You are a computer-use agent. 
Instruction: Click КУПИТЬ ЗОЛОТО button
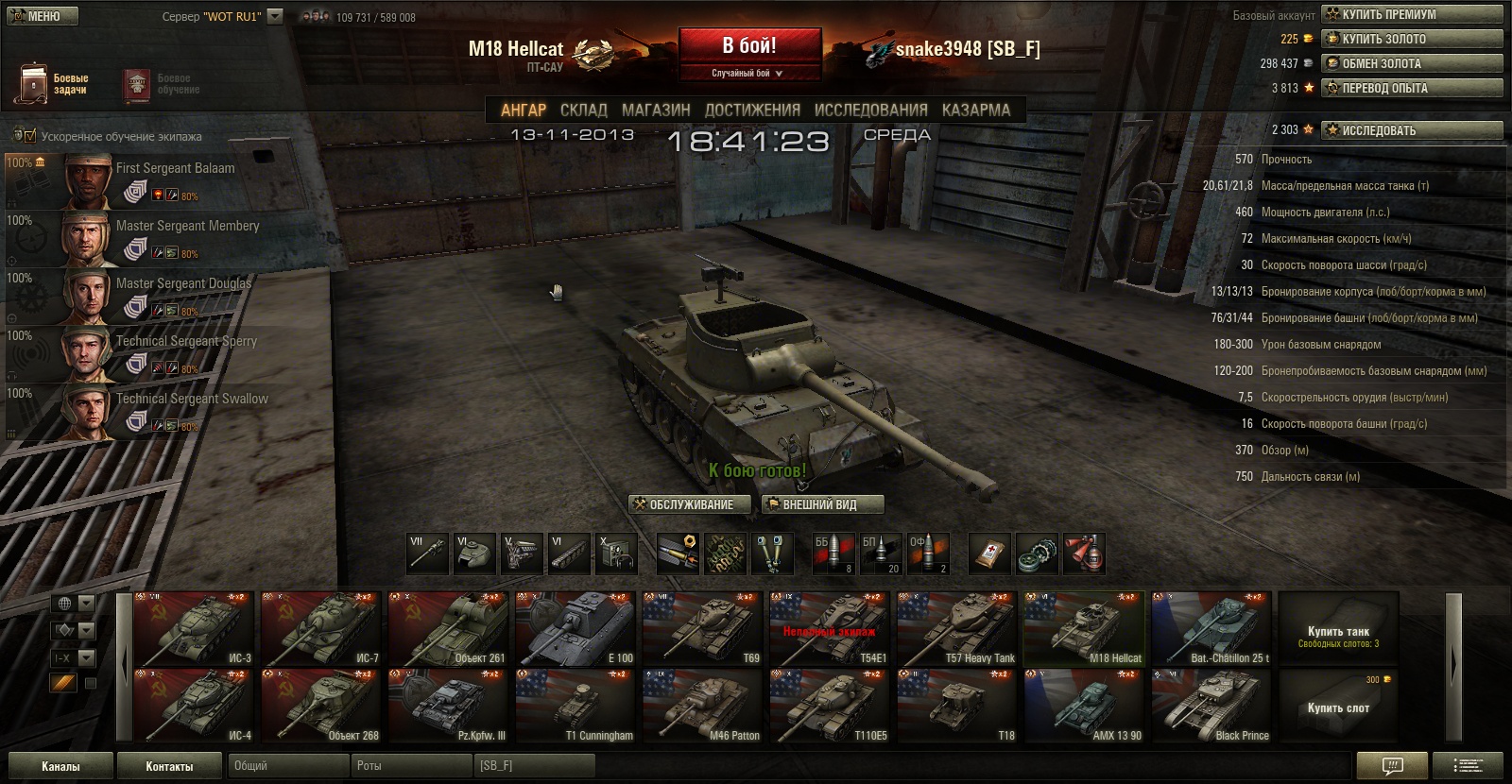tap(1412, 39)
